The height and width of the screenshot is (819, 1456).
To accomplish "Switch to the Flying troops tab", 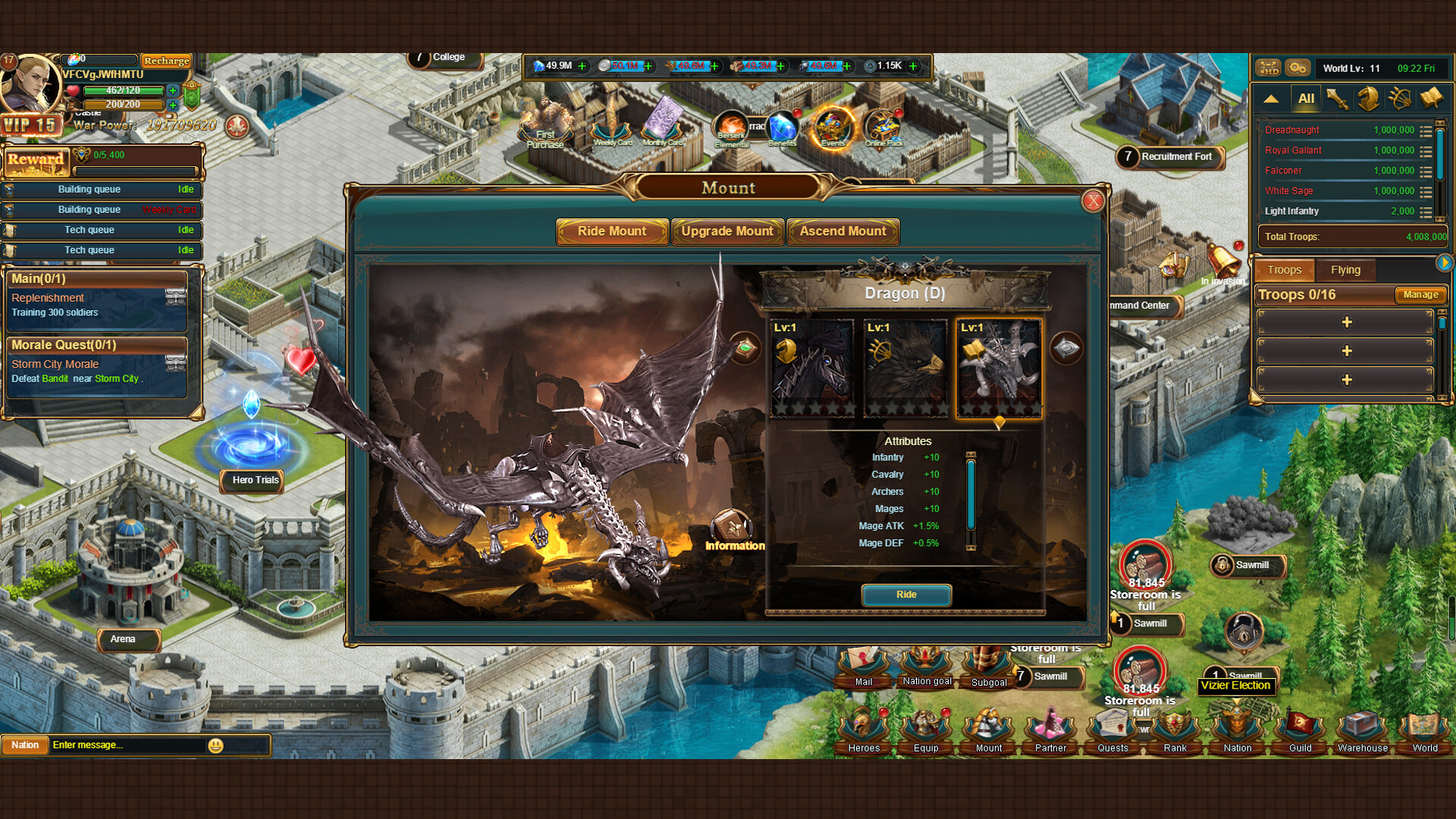I will (x=1346, y=270).
